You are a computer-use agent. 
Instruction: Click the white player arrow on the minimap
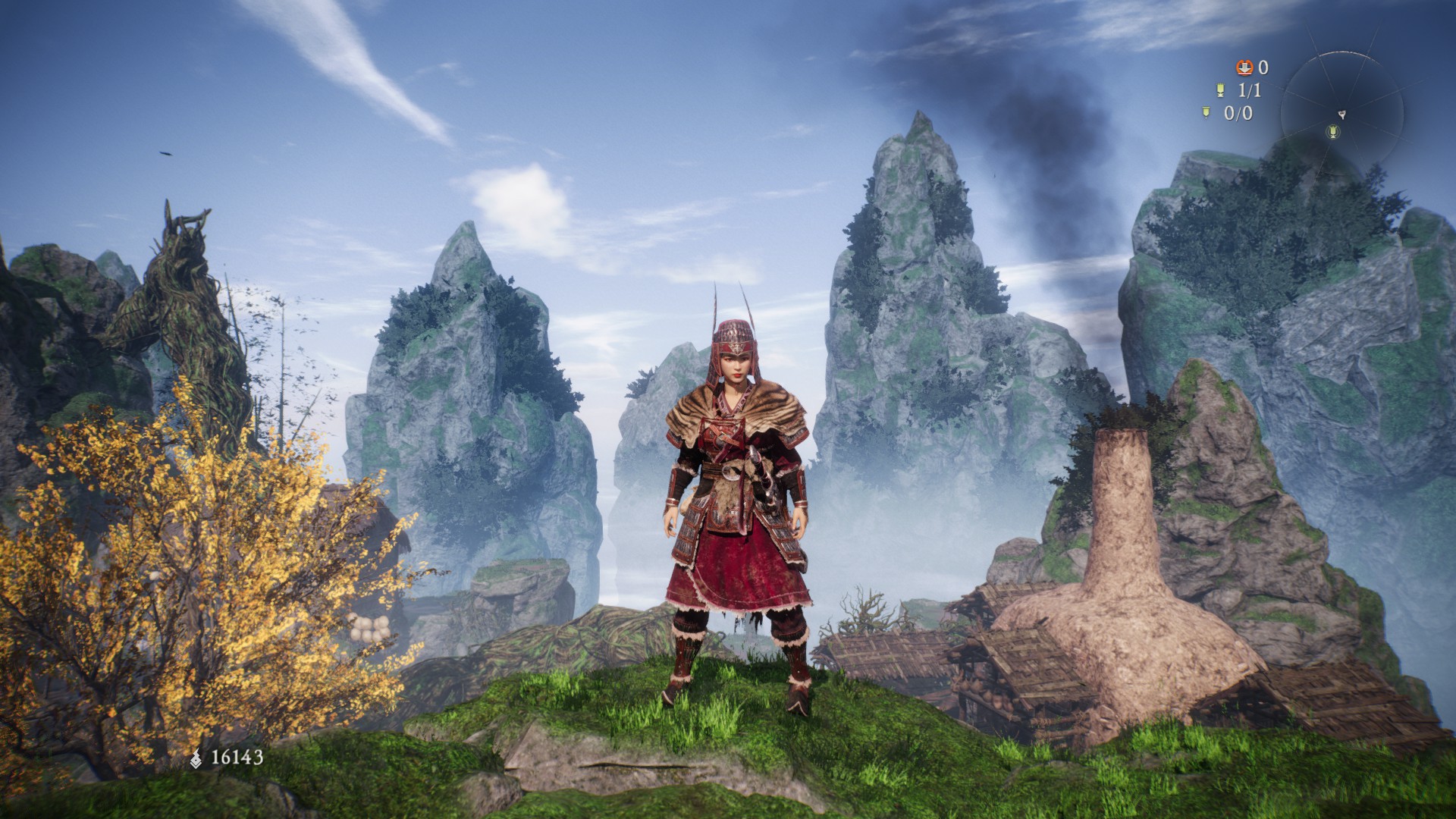pyautogui.click(x=1341, y=115)
